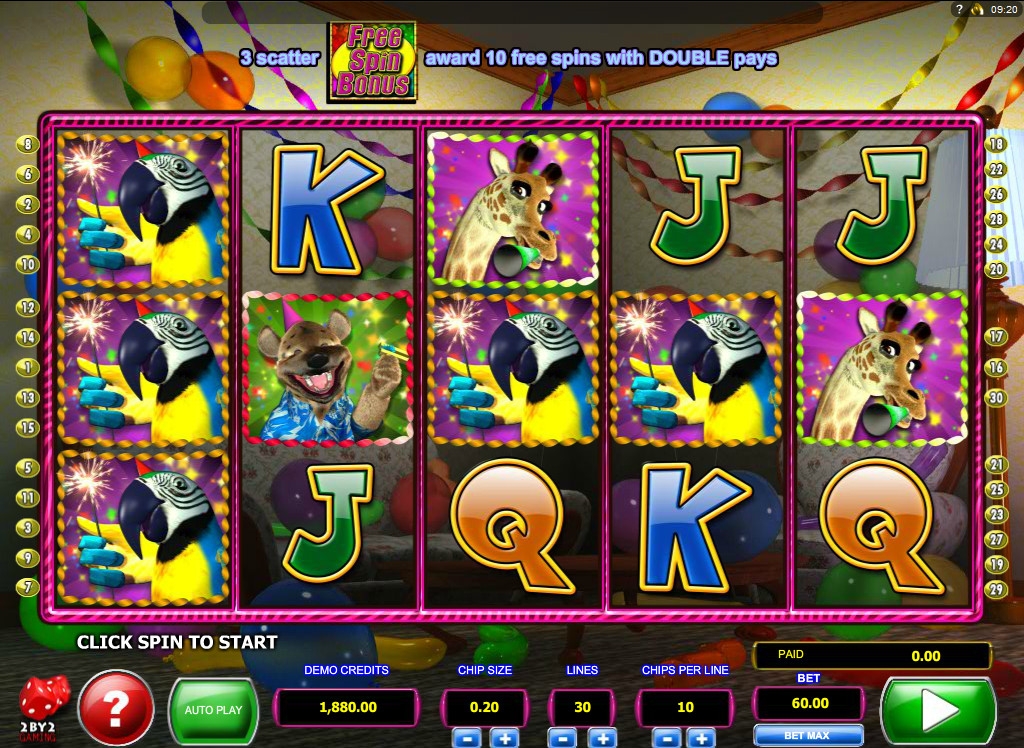Activate Auto Play
1024x748 pixels.
click(213, 710)
